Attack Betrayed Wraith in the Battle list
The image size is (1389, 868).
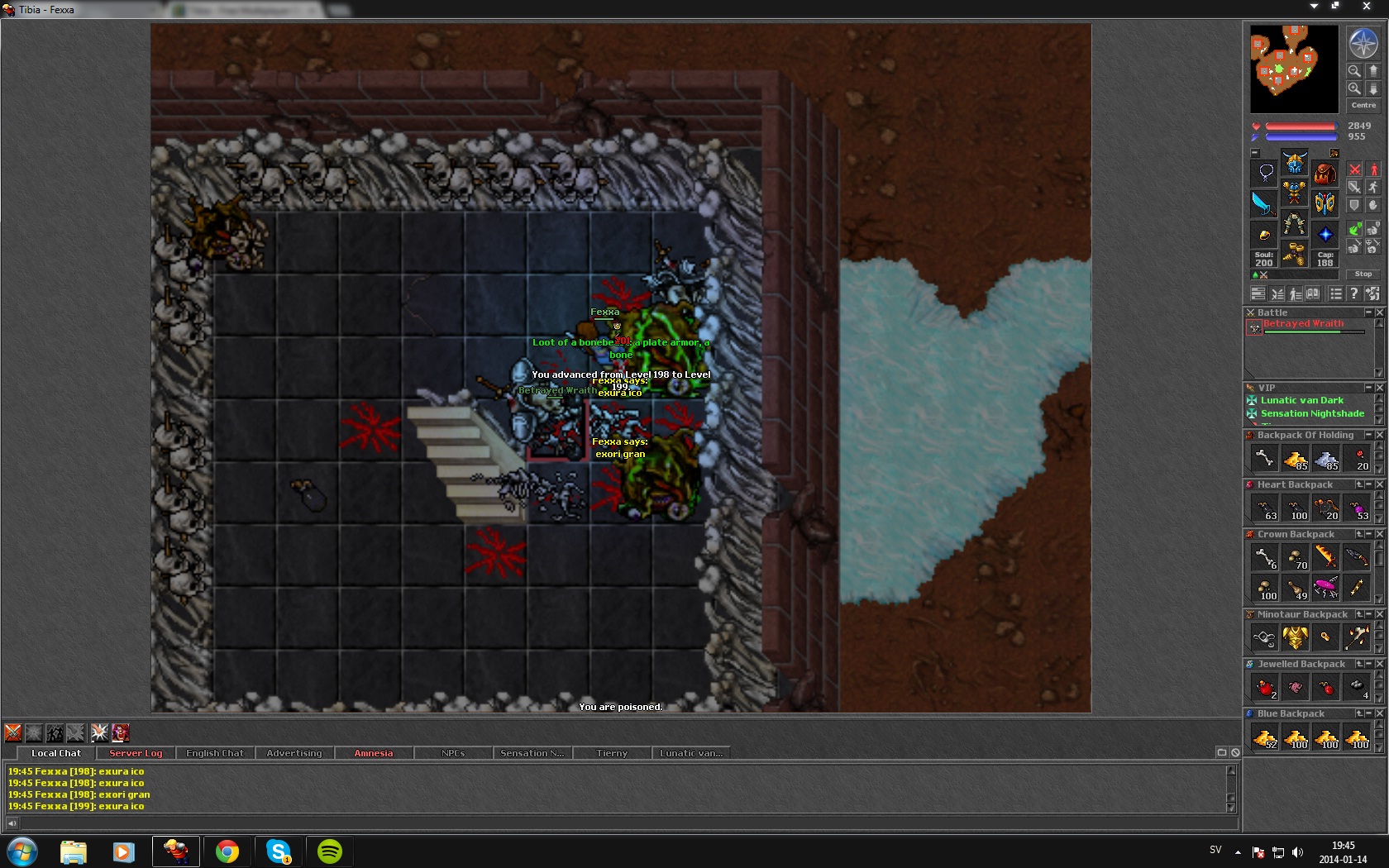(1302, 324)
